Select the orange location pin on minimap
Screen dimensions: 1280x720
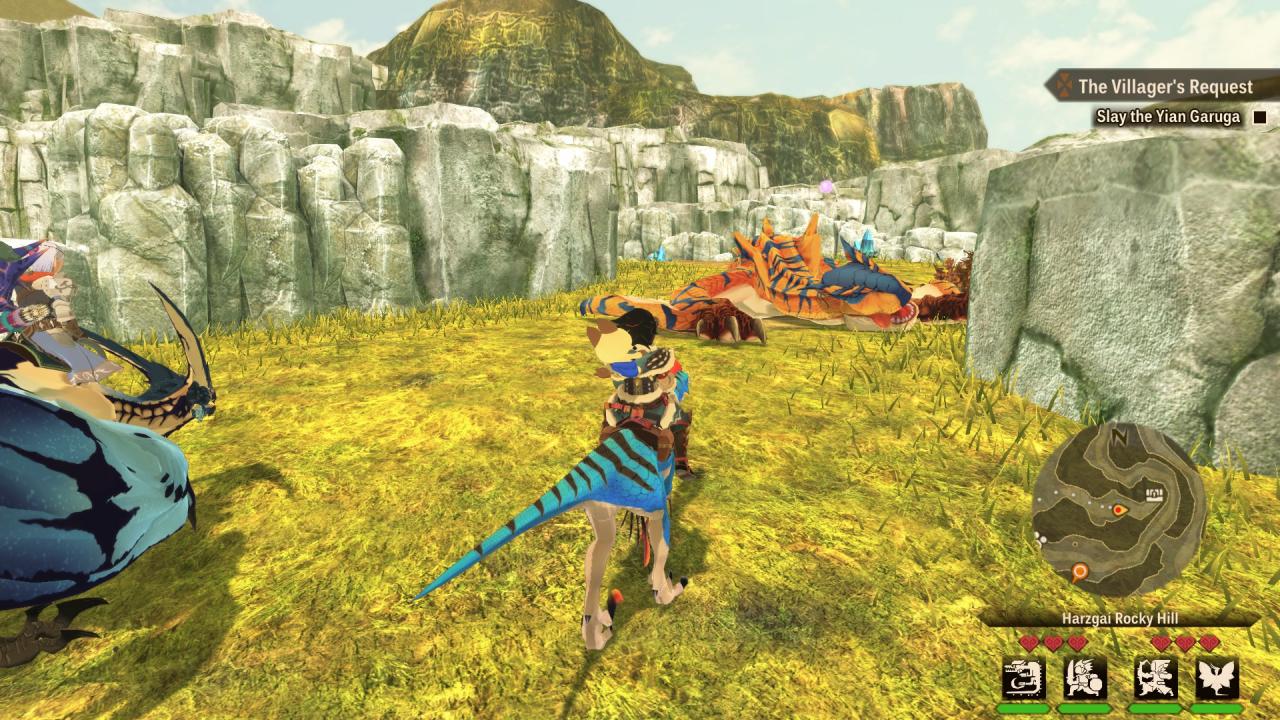(1079, 573)
